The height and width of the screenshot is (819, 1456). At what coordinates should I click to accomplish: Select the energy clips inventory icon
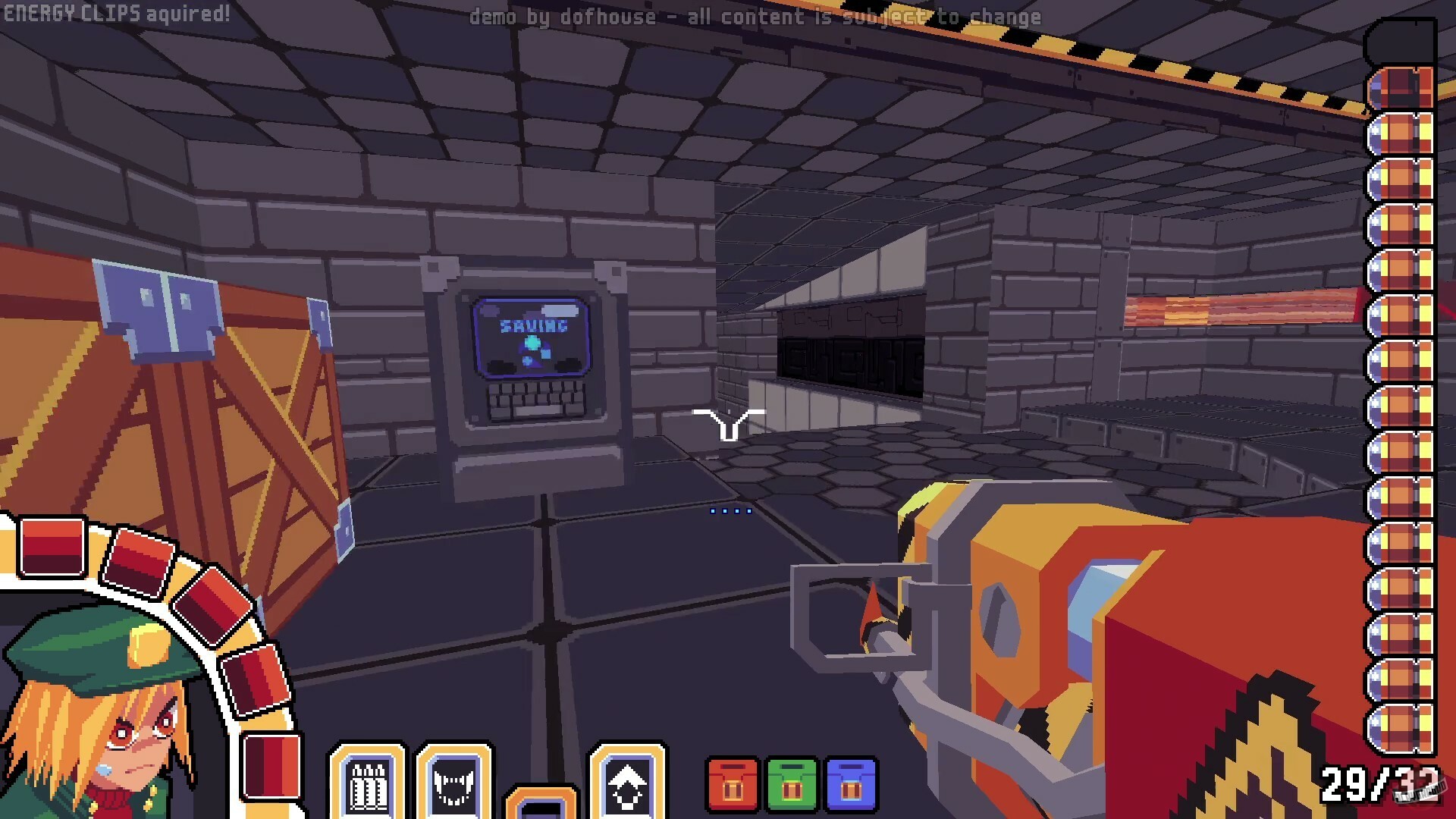tap(369, 789)
